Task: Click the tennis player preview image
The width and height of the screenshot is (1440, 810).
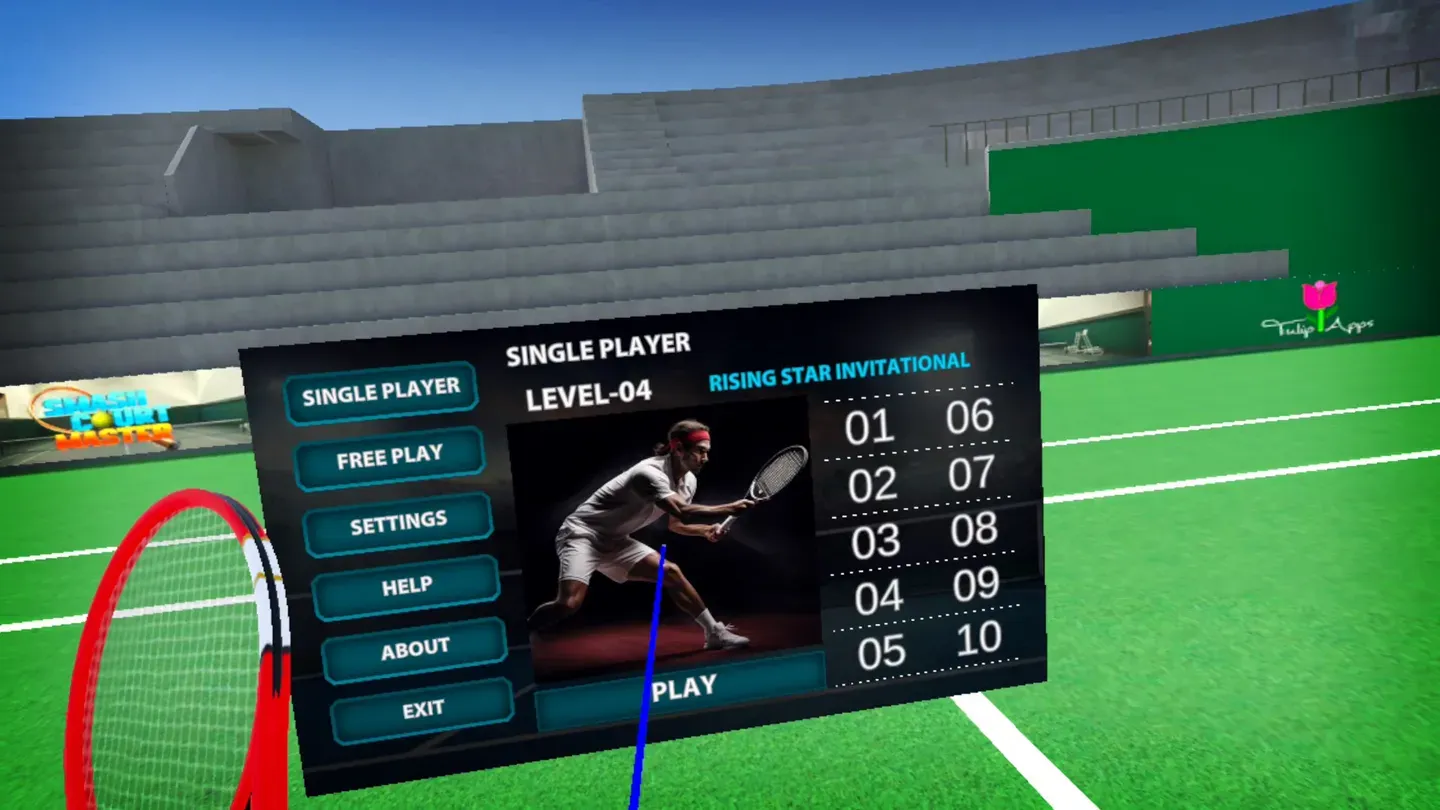Action: pos(662,535)
